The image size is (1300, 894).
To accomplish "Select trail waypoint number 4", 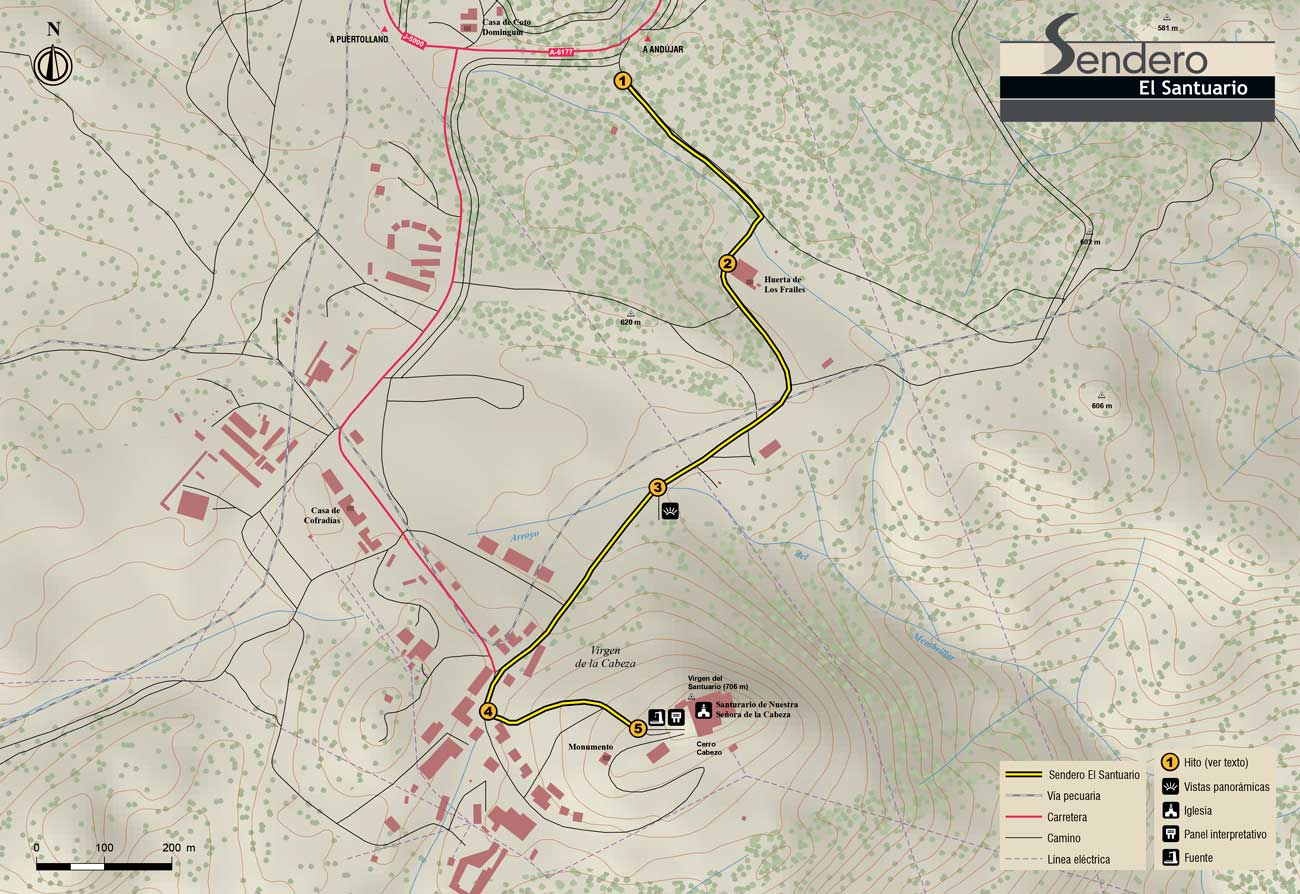I will (488, 712).
